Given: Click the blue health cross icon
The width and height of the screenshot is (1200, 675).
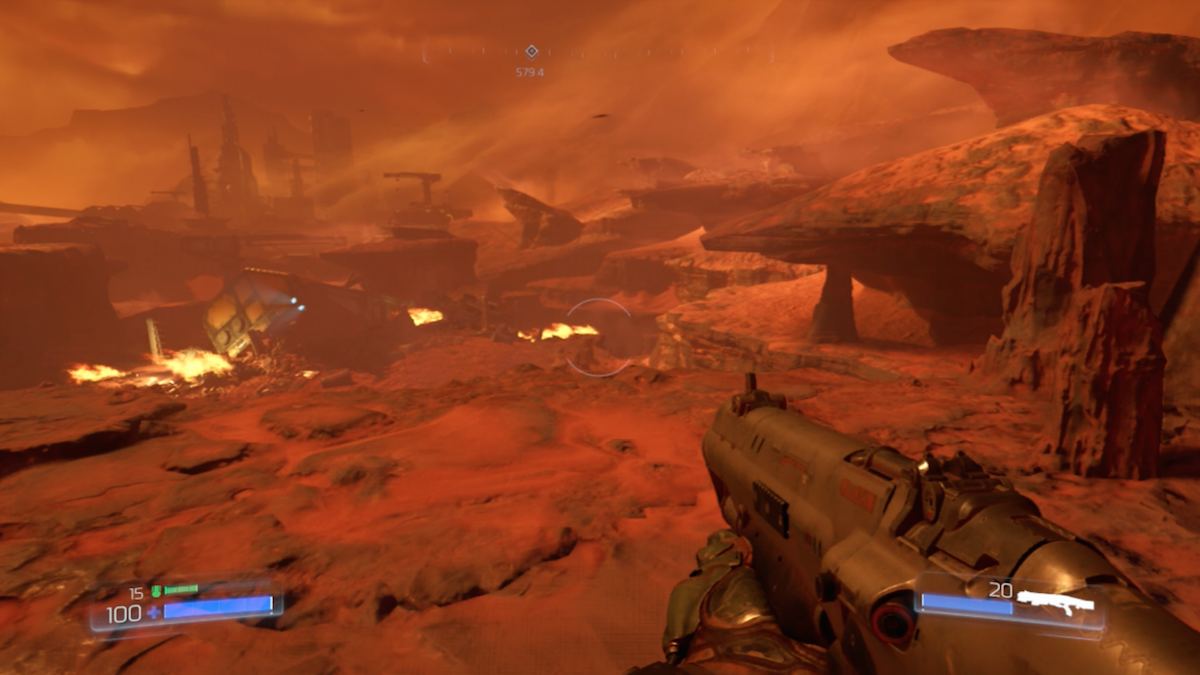Looking at the screenshot, I should [x=153, y=612].
